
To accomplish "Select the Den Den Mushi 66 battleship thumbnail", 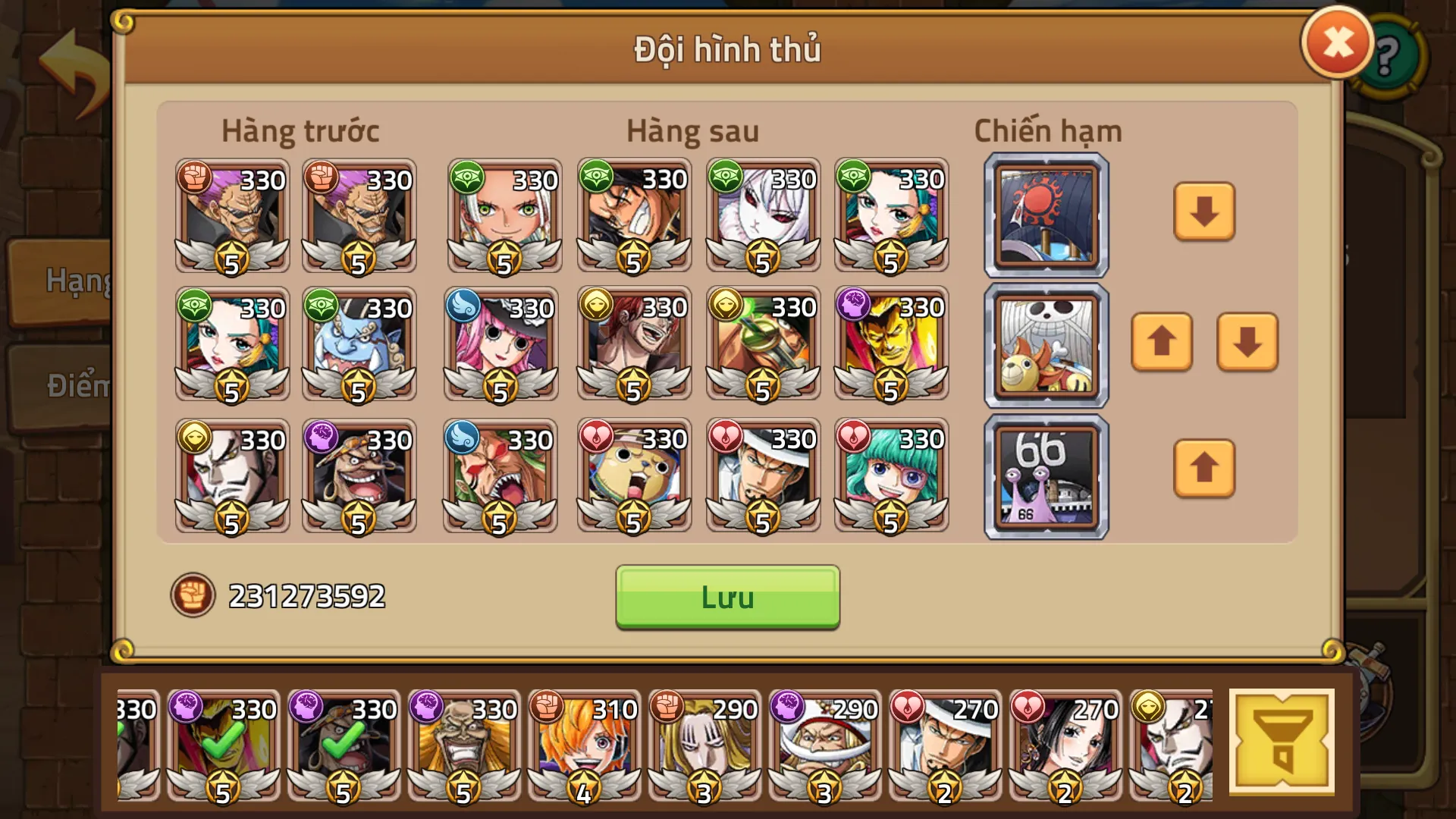I will 1045,475.
